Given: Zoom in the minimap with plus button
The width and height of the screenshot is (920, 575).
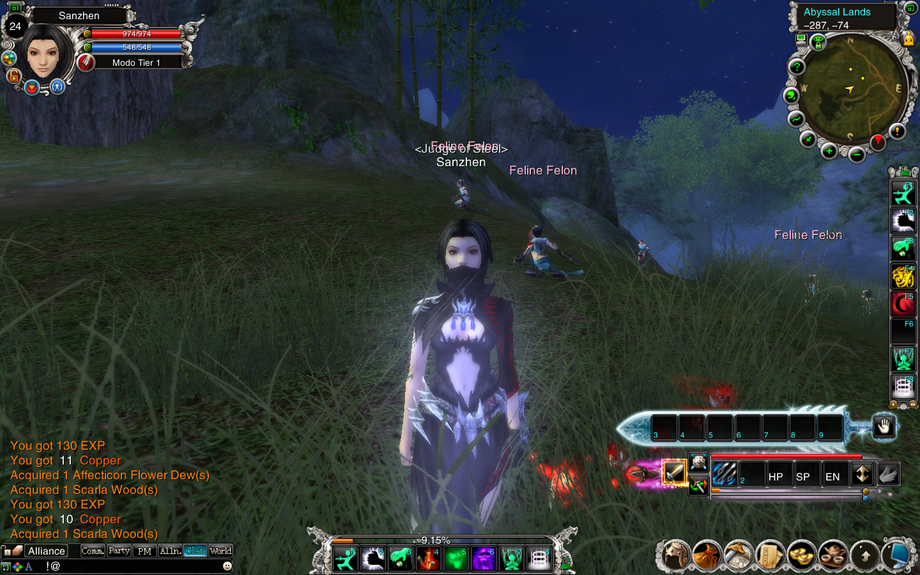Looking at the screenshot, I should [x=829, y=152].
